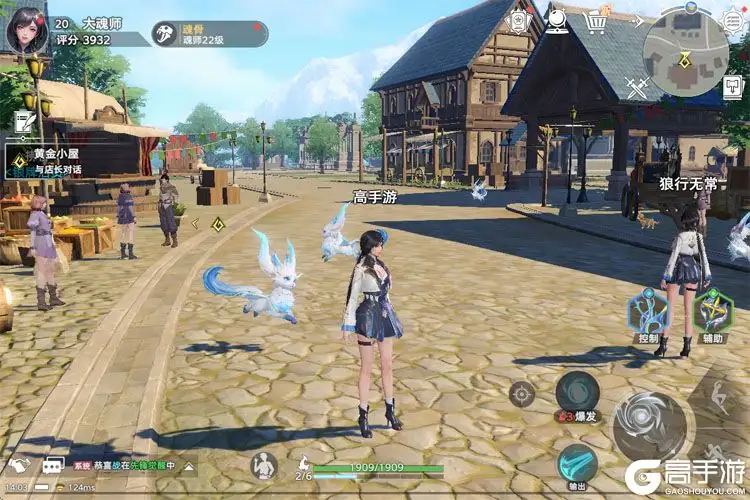This screenshot has width=750, height=500.
Task: Open the shopping cart store
Action: (598, 20)
